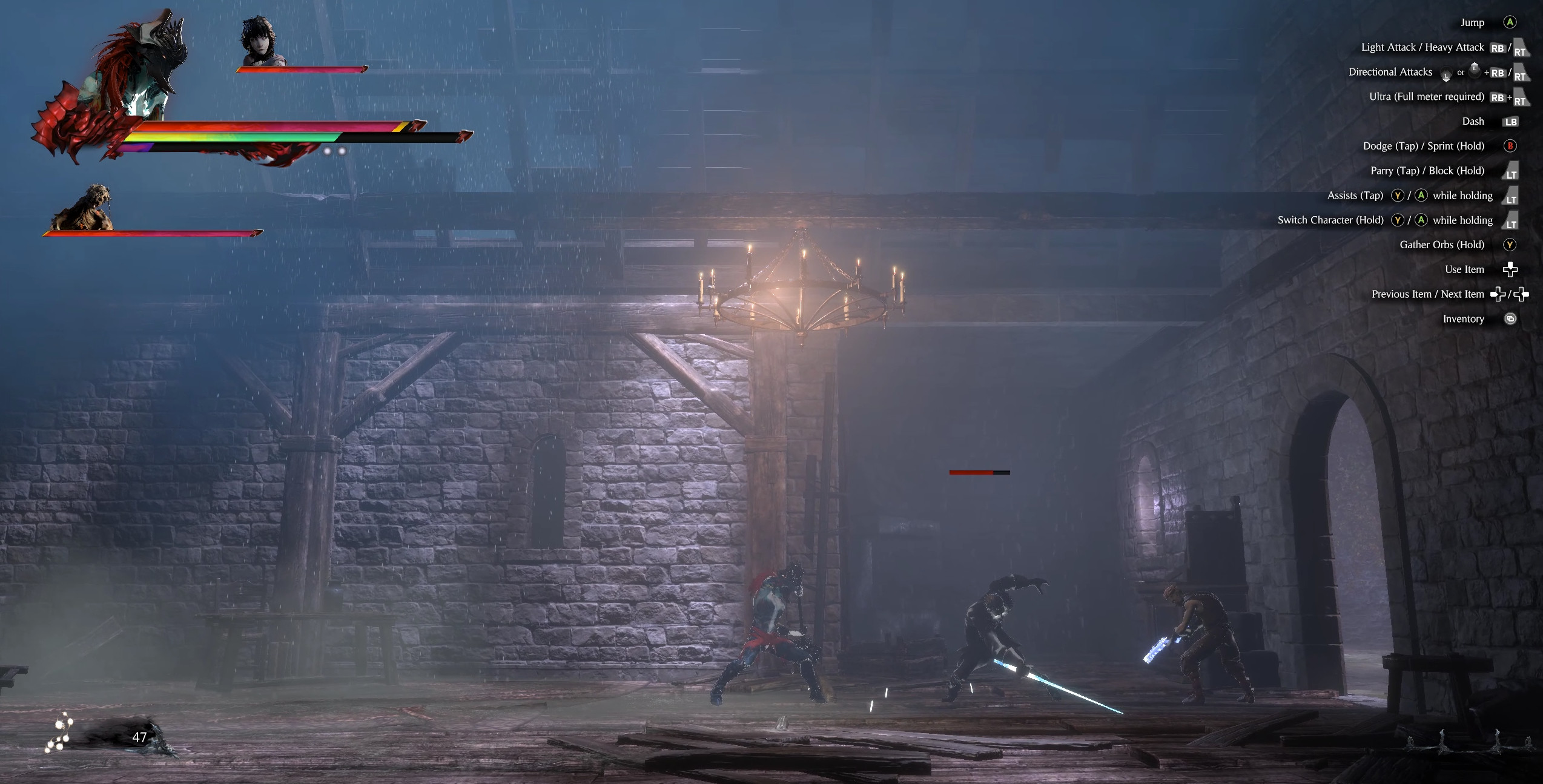Viewport: 1543px width, 784px height.
Task: Select the Y icon beside Gather Orbs
Action: coord(1510,245)
